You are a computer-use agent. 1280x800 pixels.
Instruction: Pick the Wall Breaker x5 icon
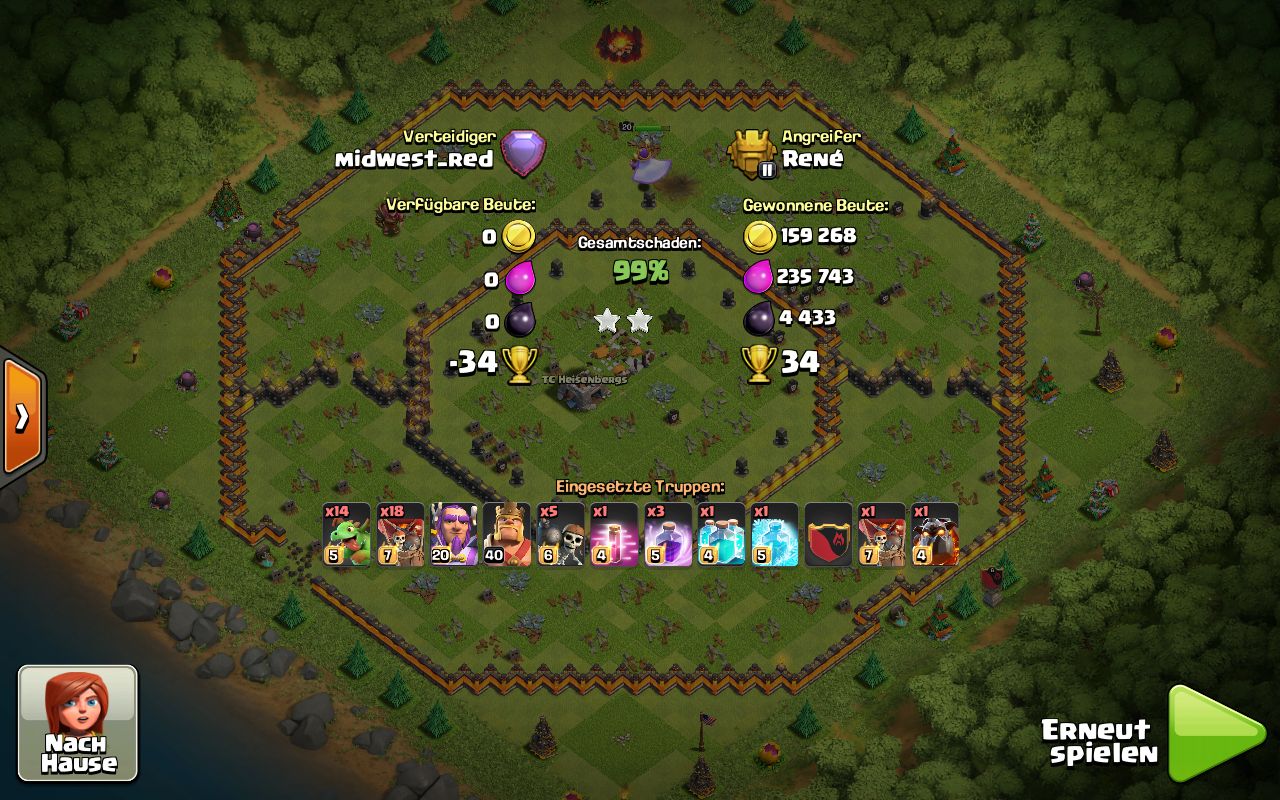click(x=561, y=534)
